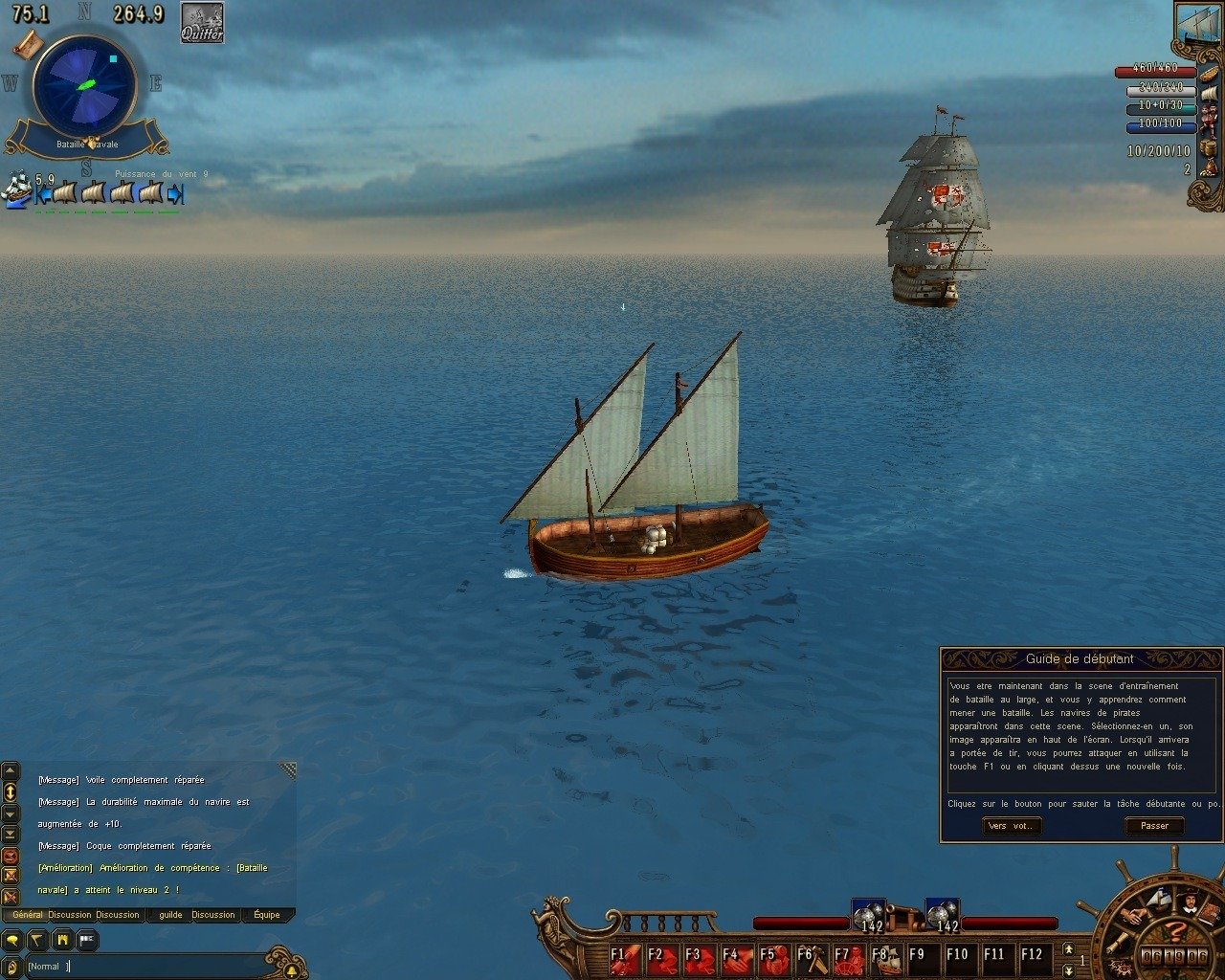
Task: Select the F7 helmsman skill slot
Action: 848,956
